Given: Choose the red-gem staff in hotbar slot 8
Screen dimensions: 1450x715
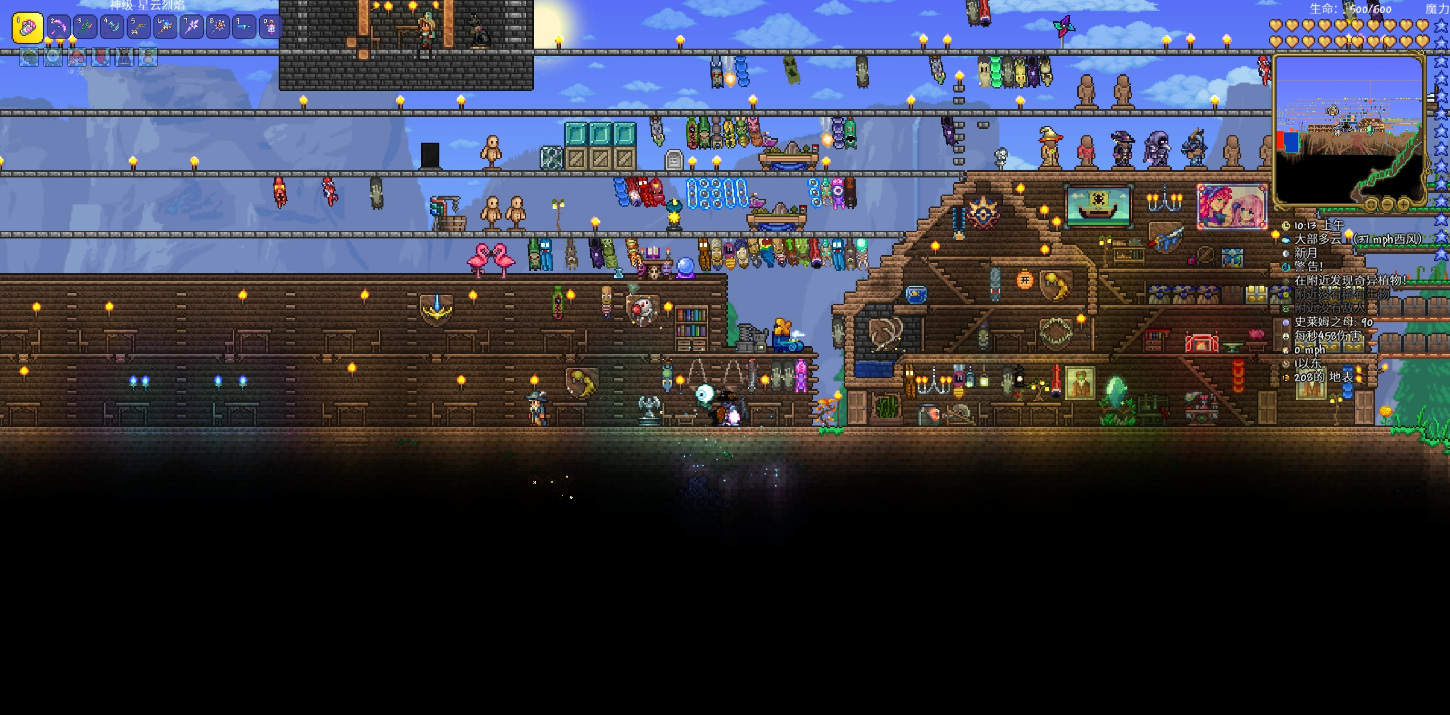Looking at the screenshot, I should coord(218,26).
